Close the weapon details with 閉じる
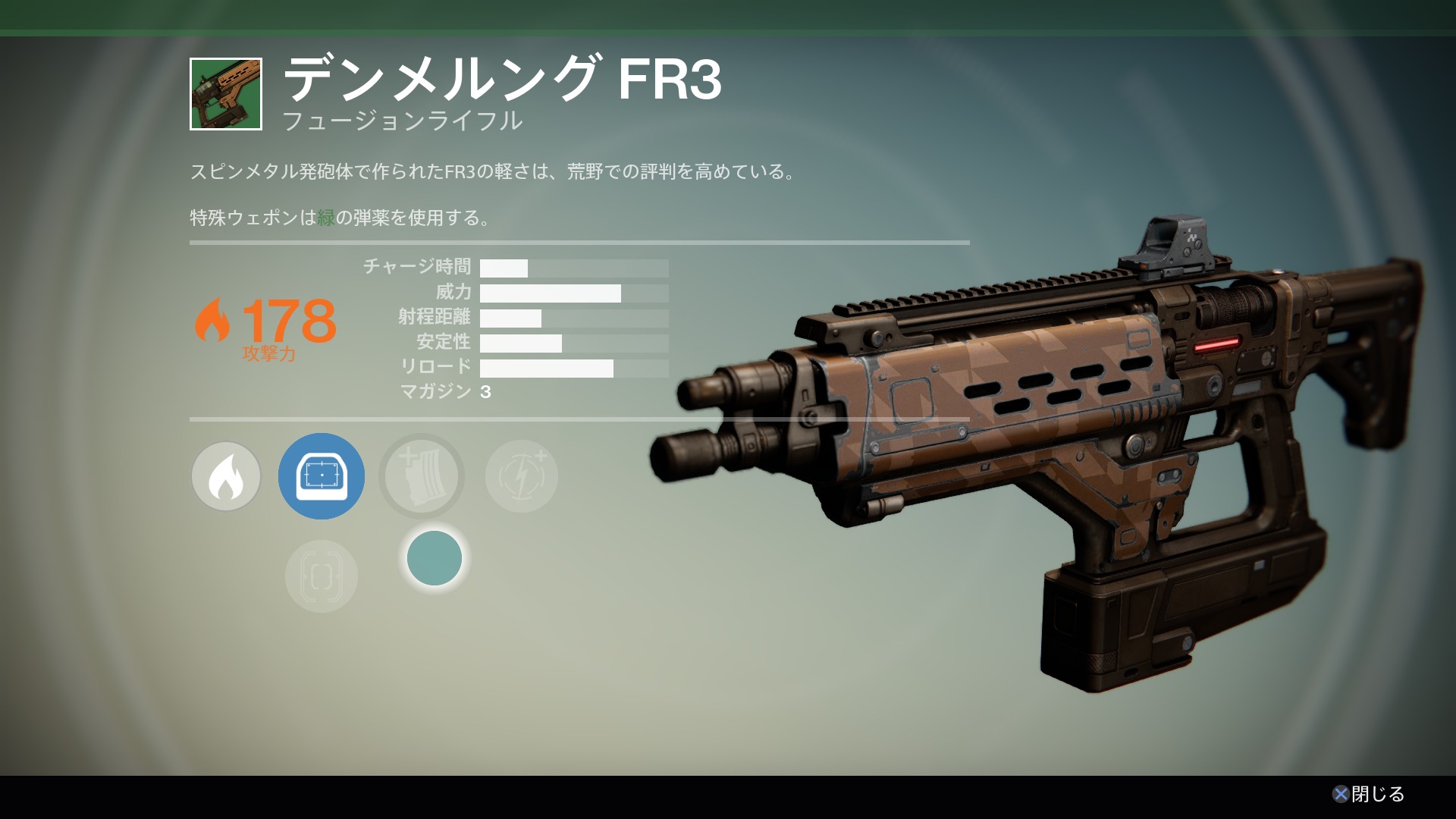This screenshot has width=1456, height=819. point(1369,794)
